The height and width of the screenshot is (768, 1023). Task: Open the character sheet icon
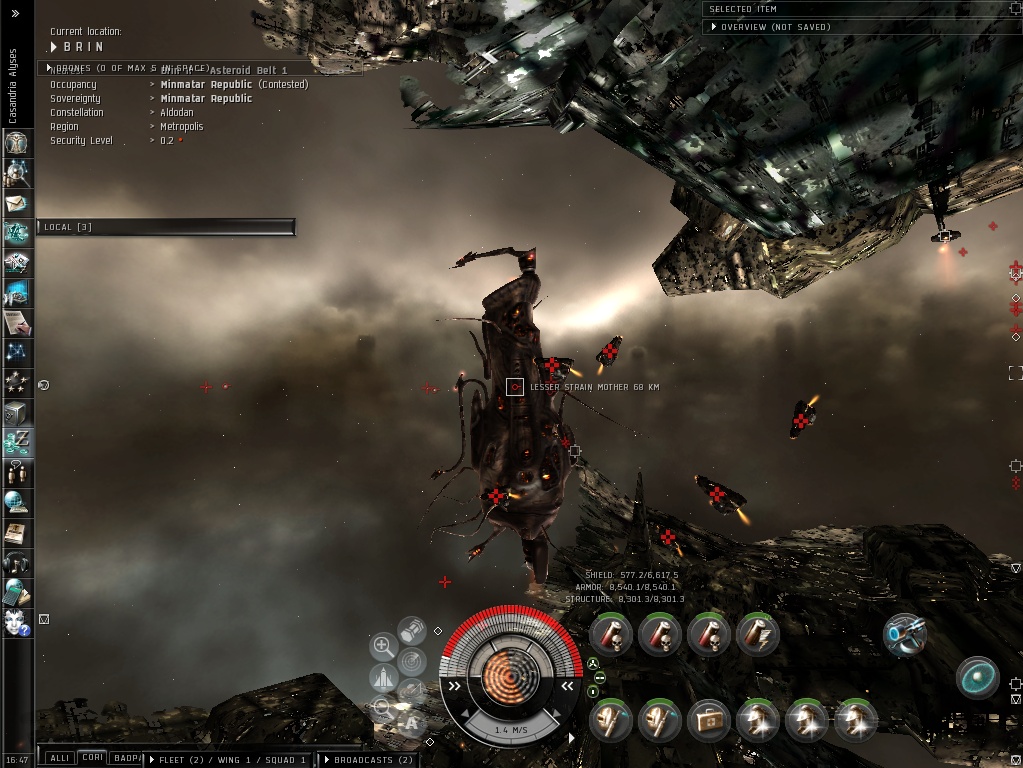coord(16,143)
